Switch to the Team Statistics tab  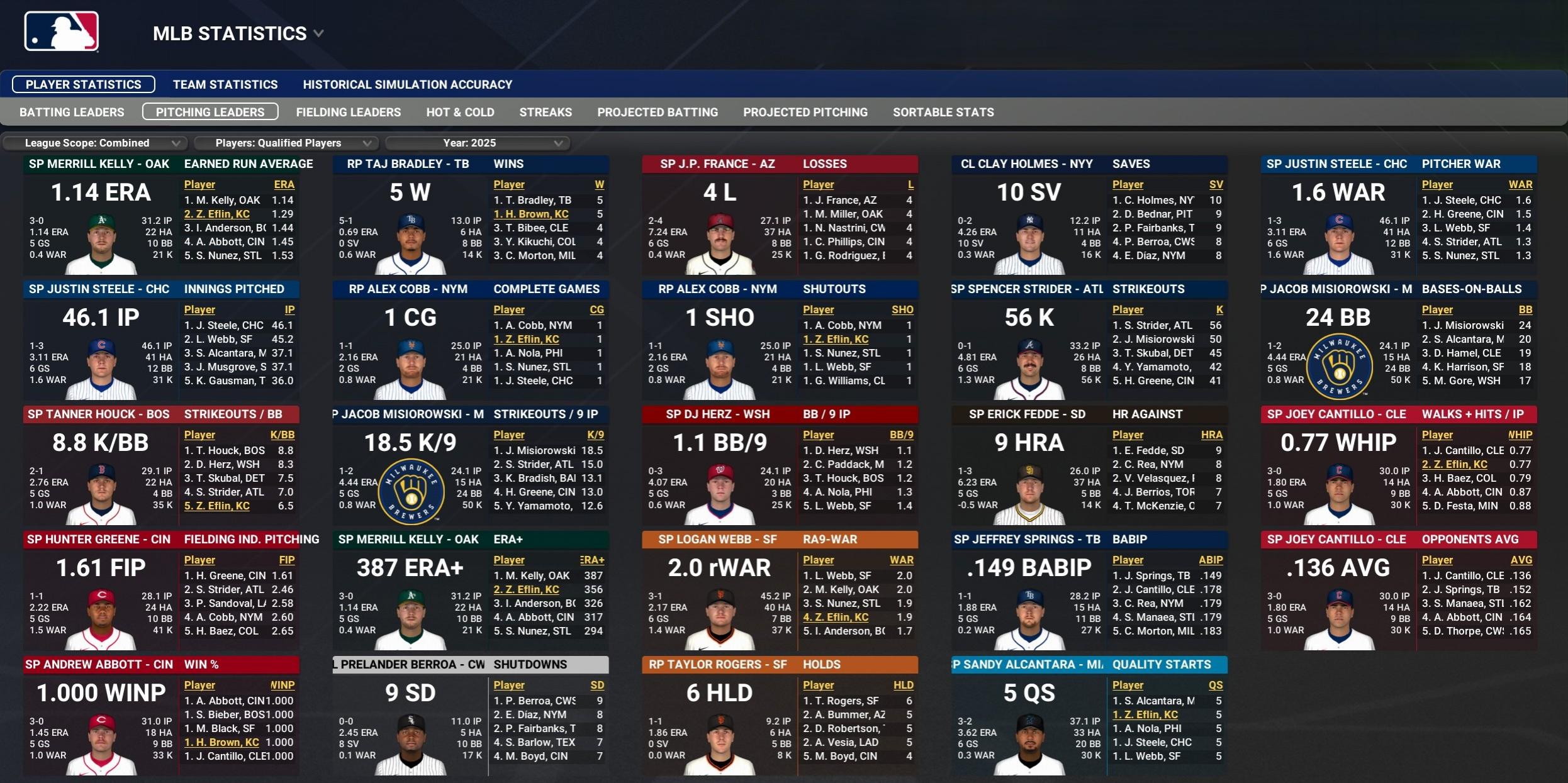pyautogui.click(x=225, y=84)
